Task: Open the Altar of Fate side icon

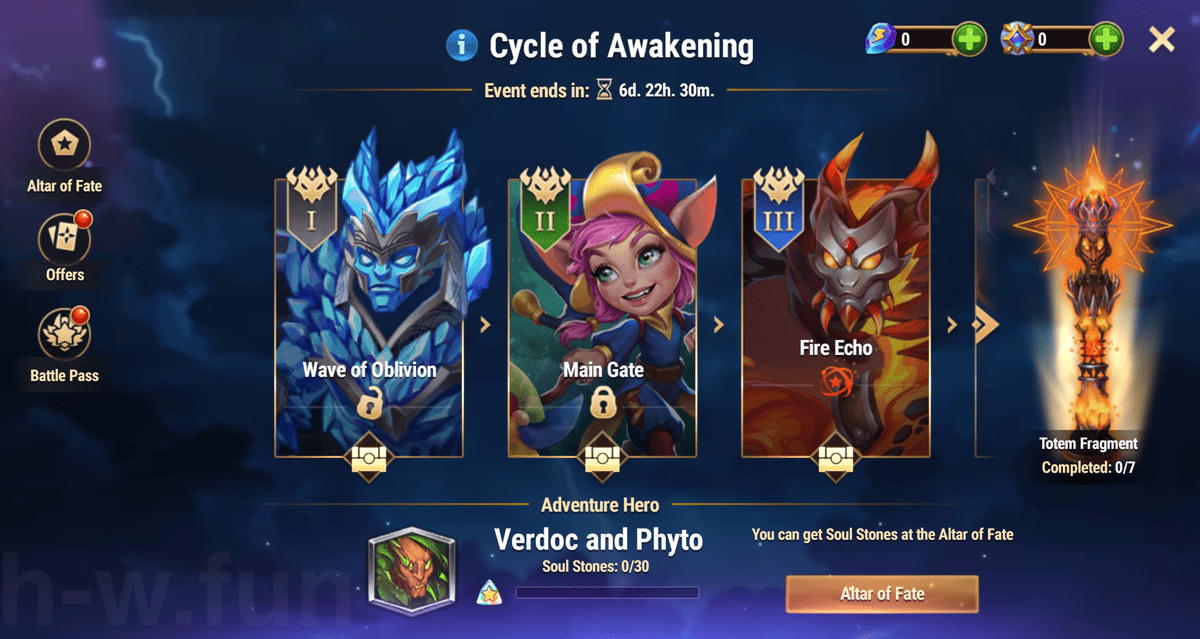Action: click(x=65, y=146)
